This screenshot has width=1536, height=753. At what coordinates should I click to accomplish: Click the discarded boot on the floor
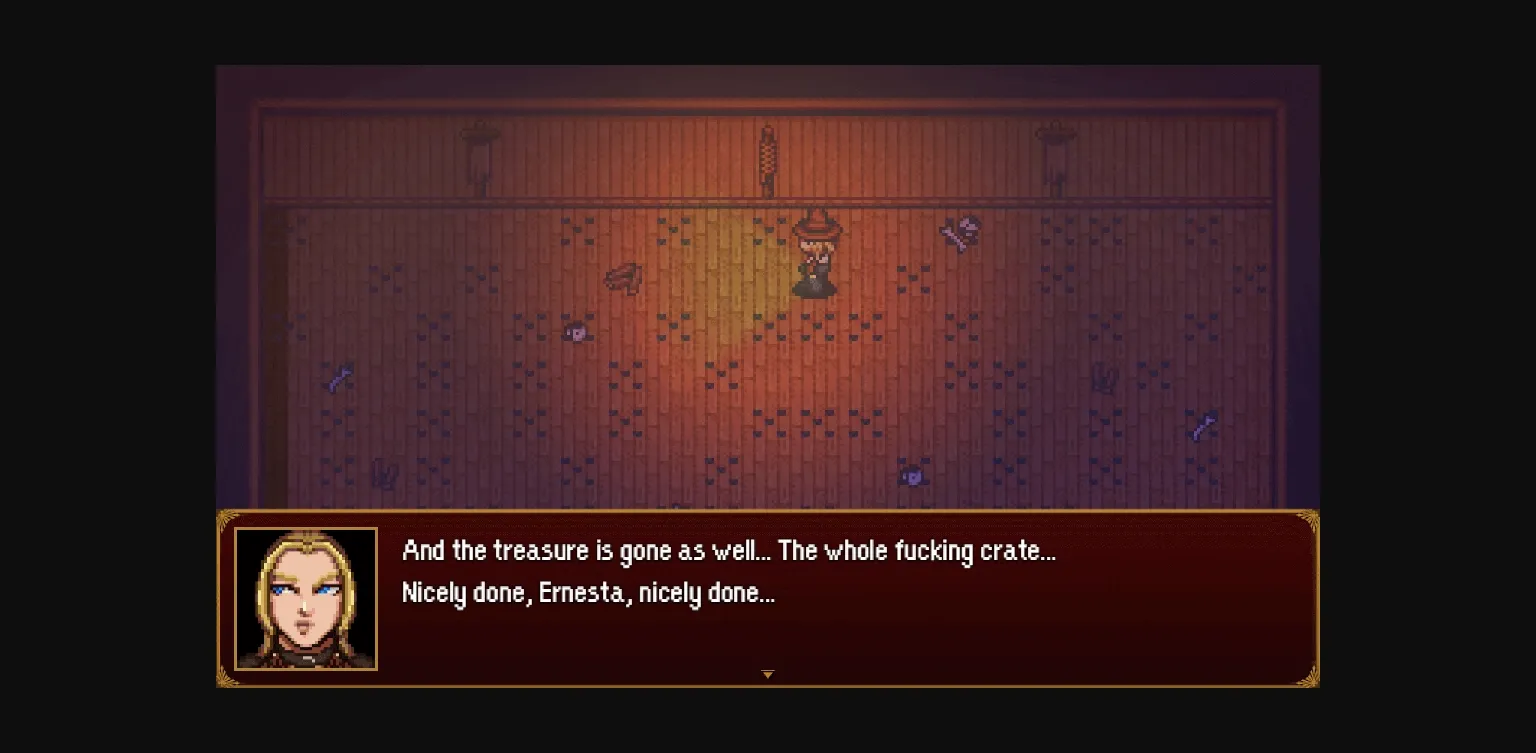[624, 277]
